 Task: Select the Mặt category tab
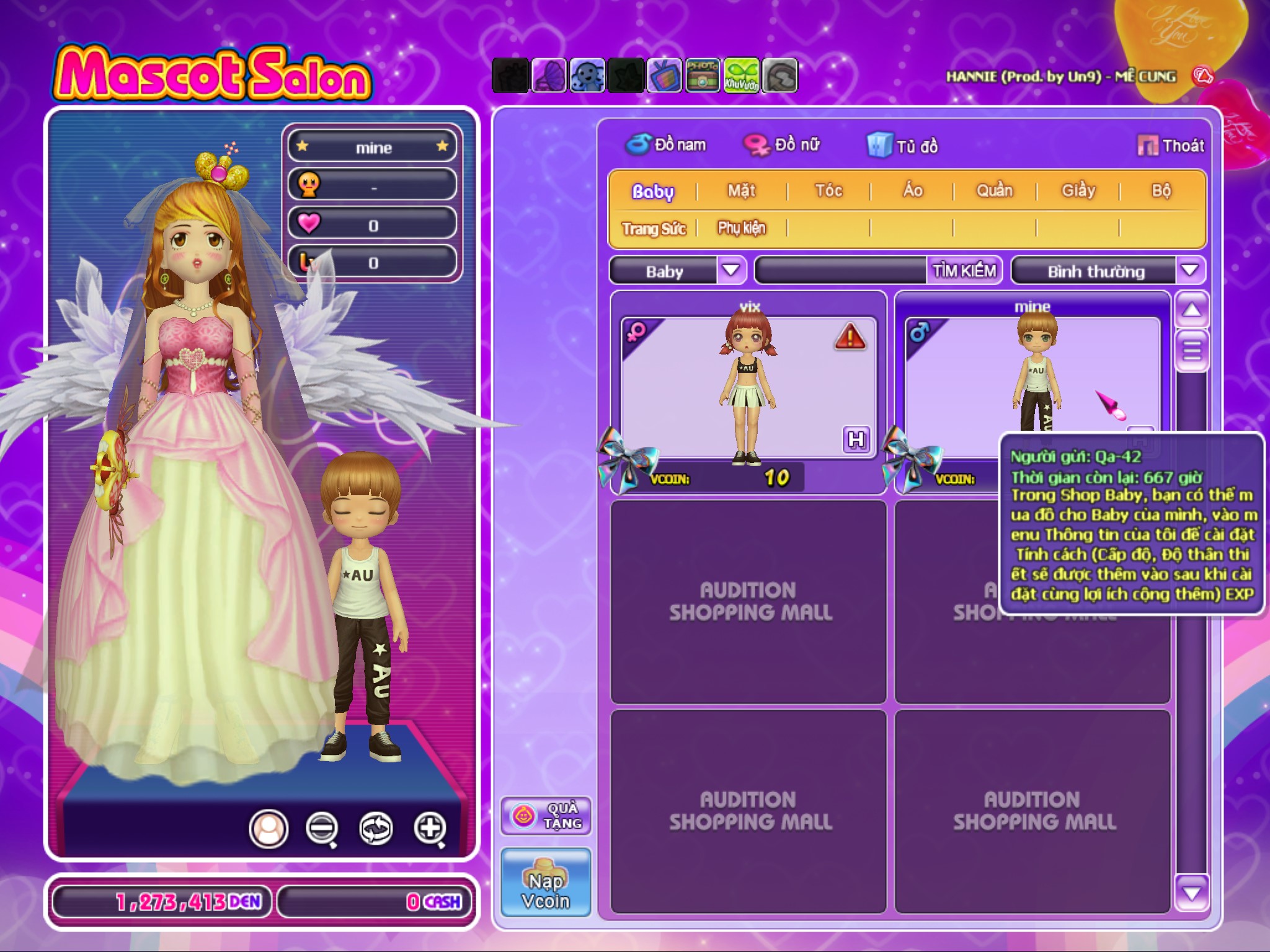[742, 190]
